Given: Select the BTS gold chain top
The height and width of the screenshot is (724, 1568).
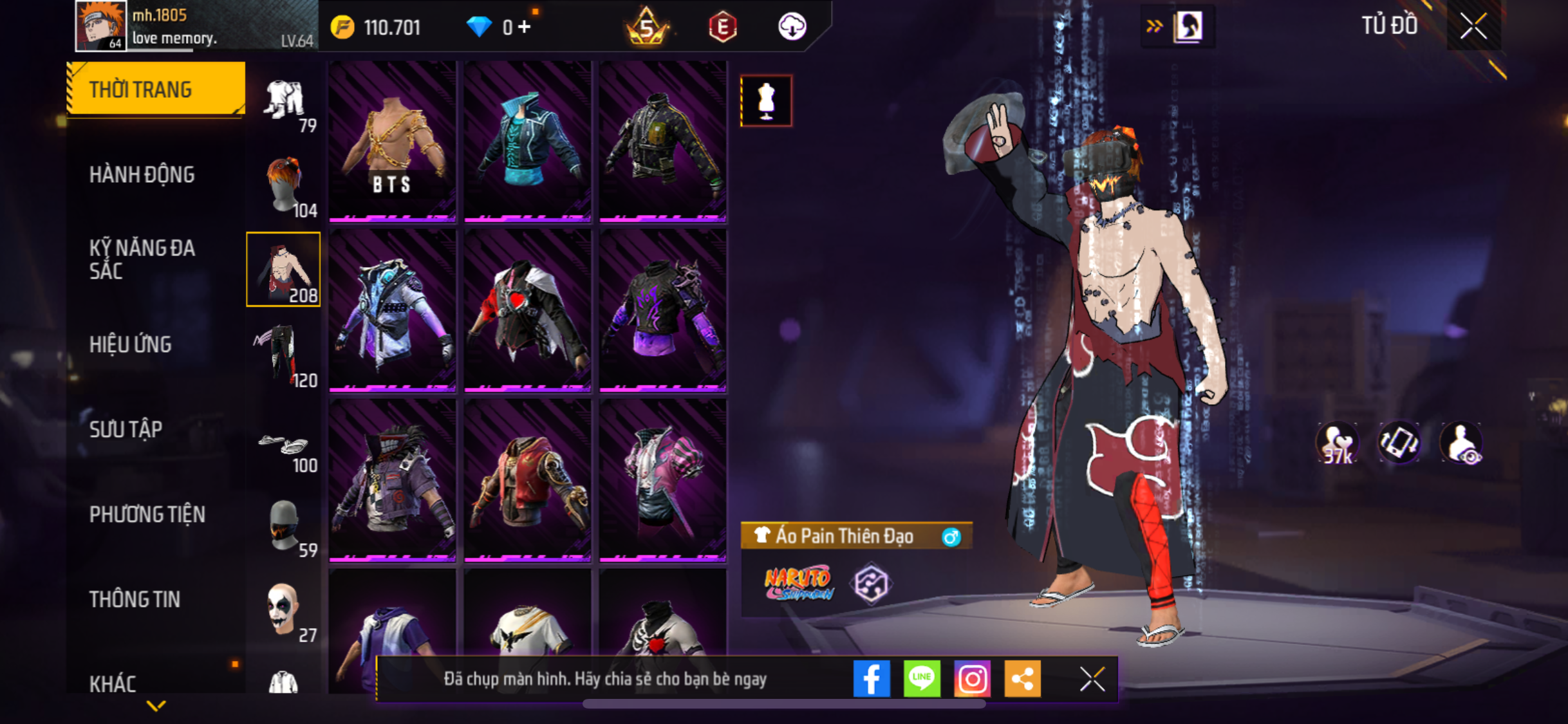Looking at the screenshot, I should click(392, 142).
